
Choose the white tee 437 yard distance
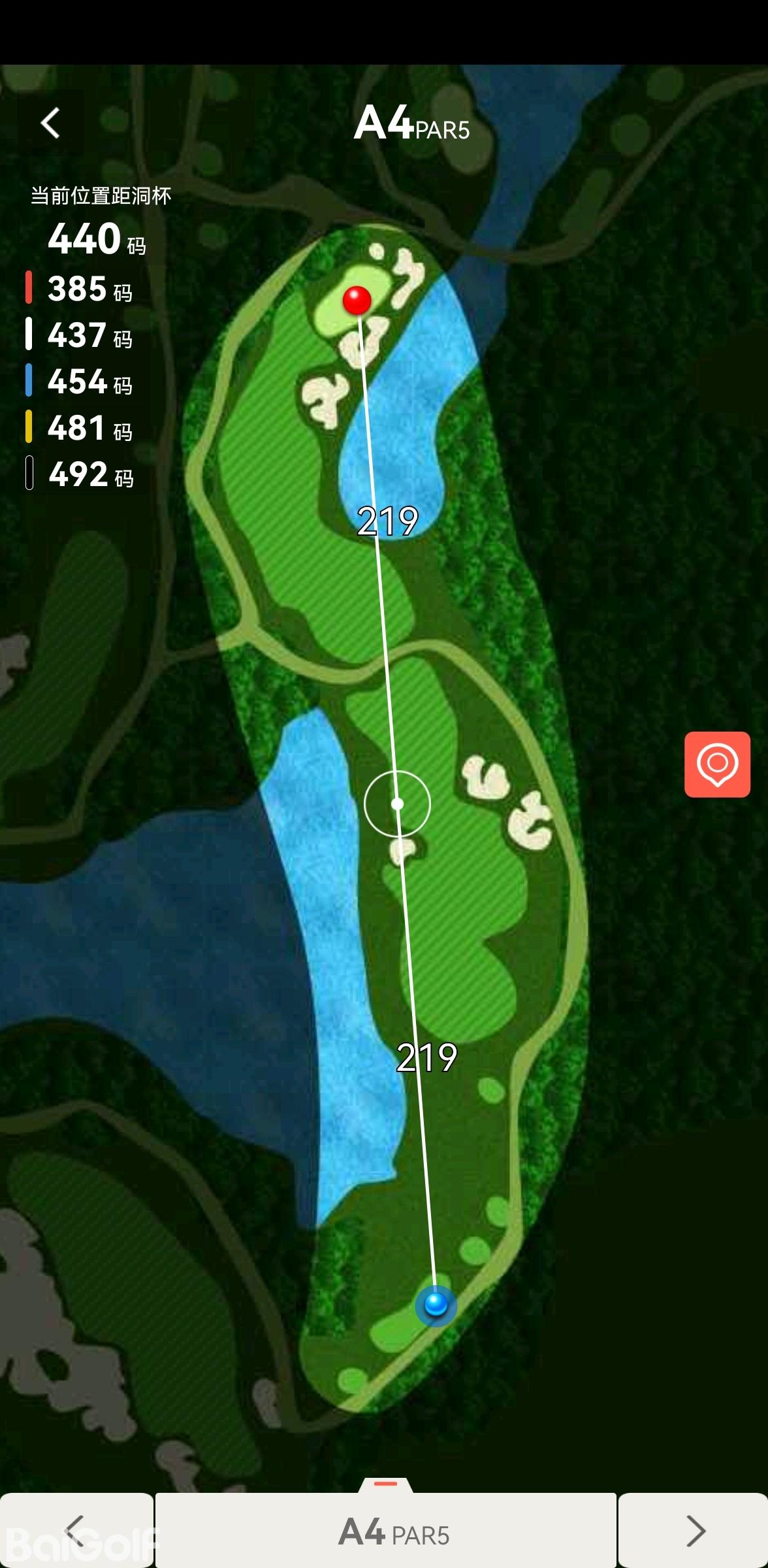click(80, 335)
